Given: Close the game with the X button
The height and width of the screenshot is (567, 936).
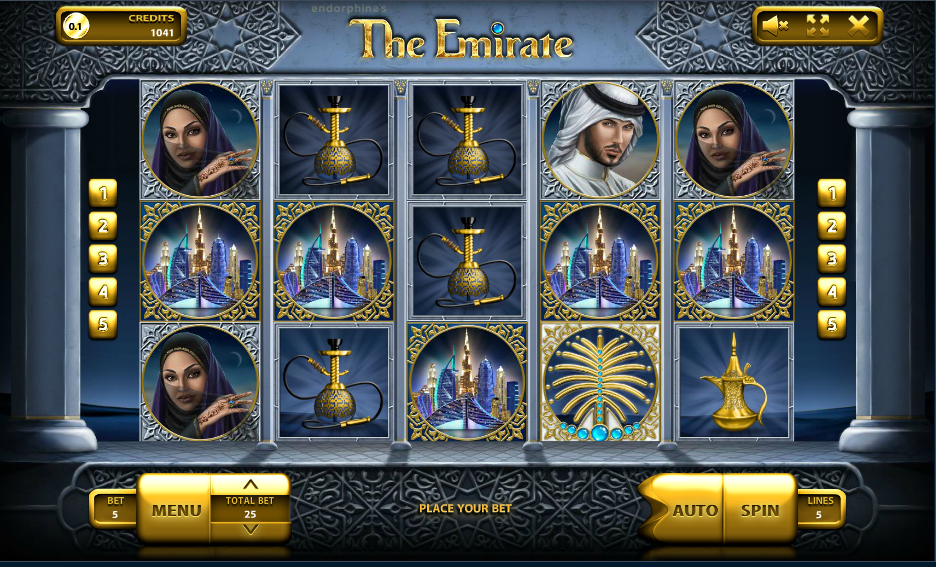Looking at the screenshot, I should point(858,25).
